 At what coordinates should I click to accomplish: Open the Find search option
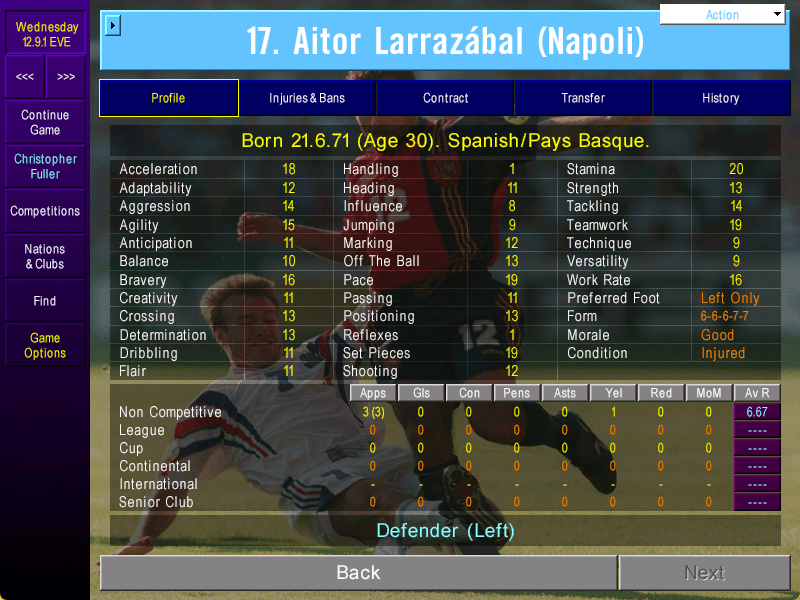pos(45,301)
